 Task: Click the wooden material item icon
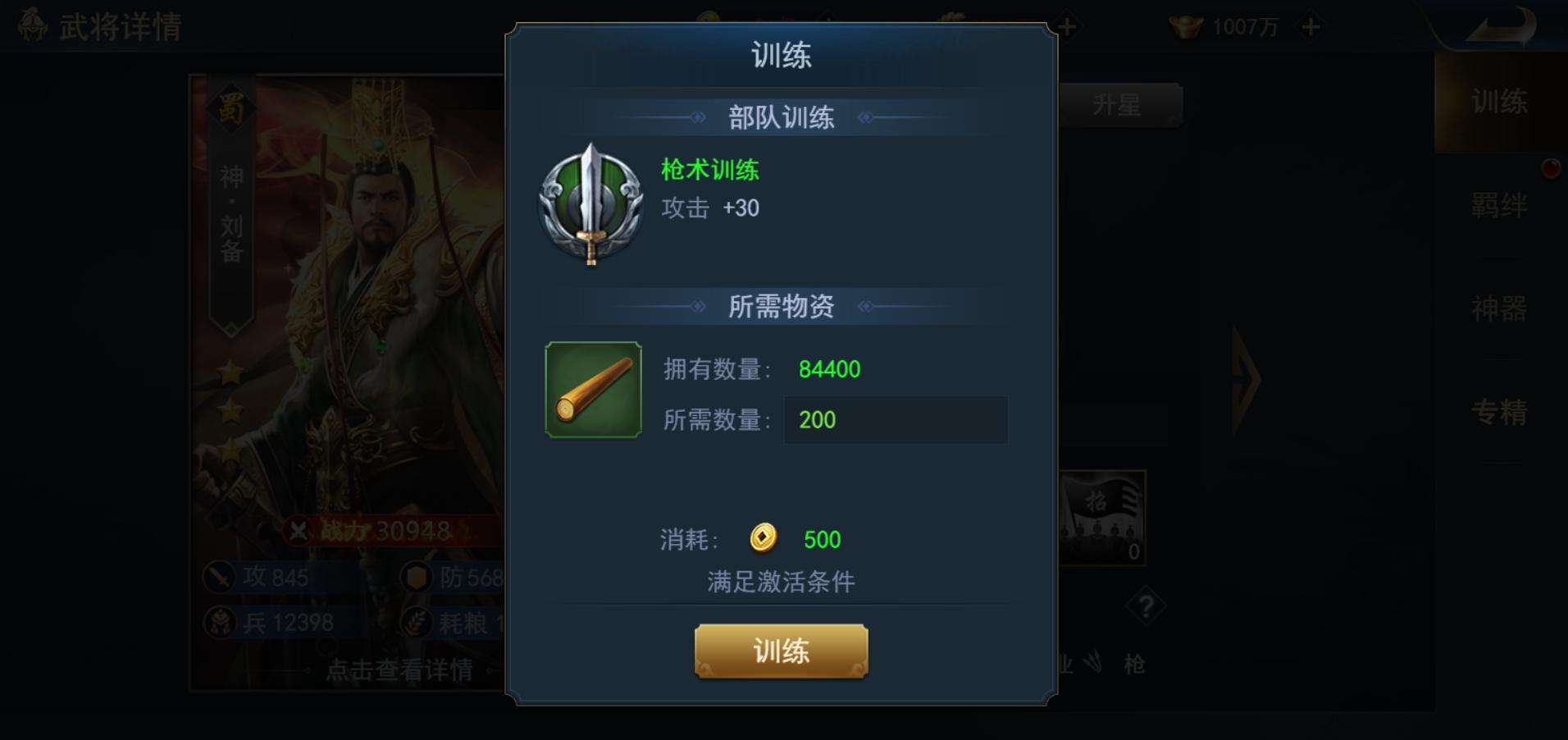(592, 387)
